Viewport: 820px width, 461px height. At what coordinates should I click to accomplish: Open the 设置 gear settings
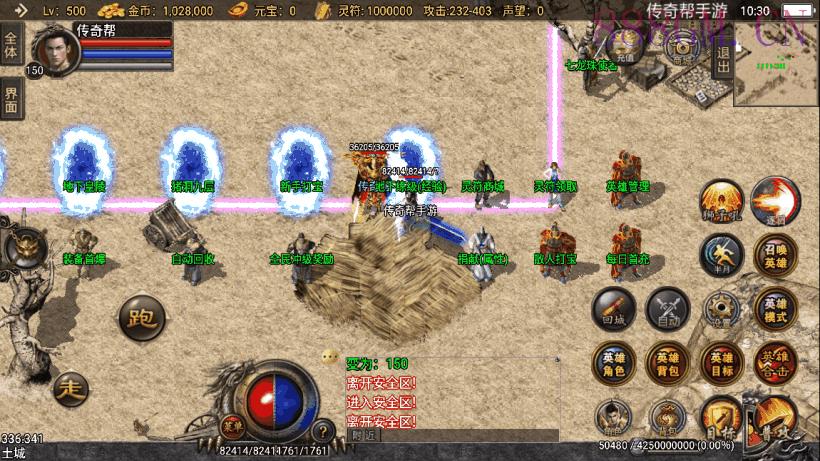tap(720, 309)
